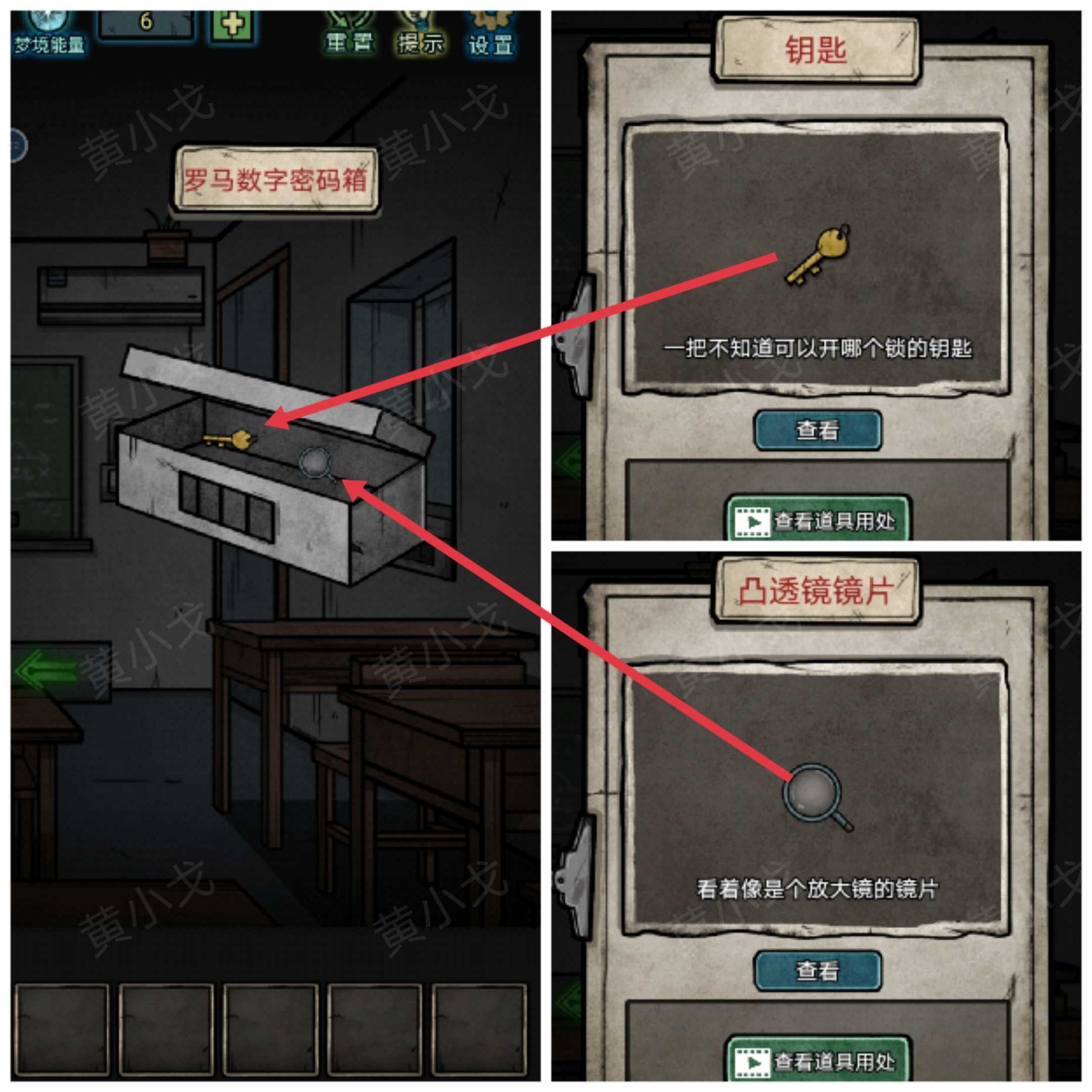Tap the green plus to add energy
1092x1092 pixels.
234,24
